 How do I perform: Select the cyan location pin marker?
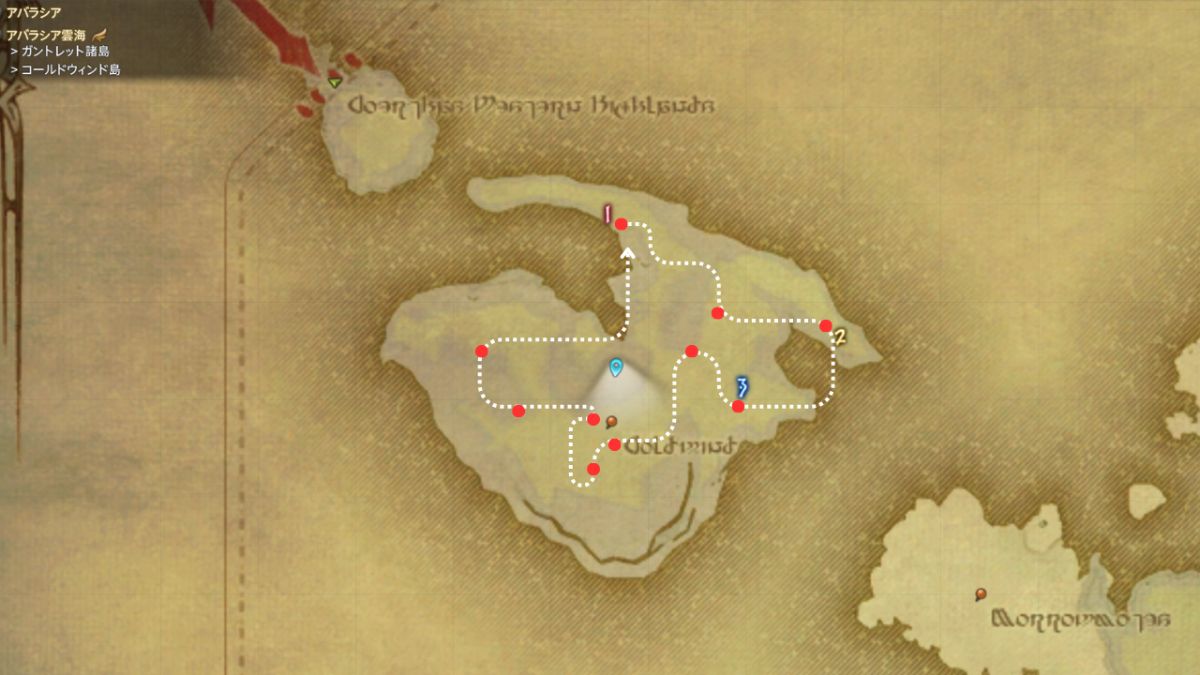point(616,368)
